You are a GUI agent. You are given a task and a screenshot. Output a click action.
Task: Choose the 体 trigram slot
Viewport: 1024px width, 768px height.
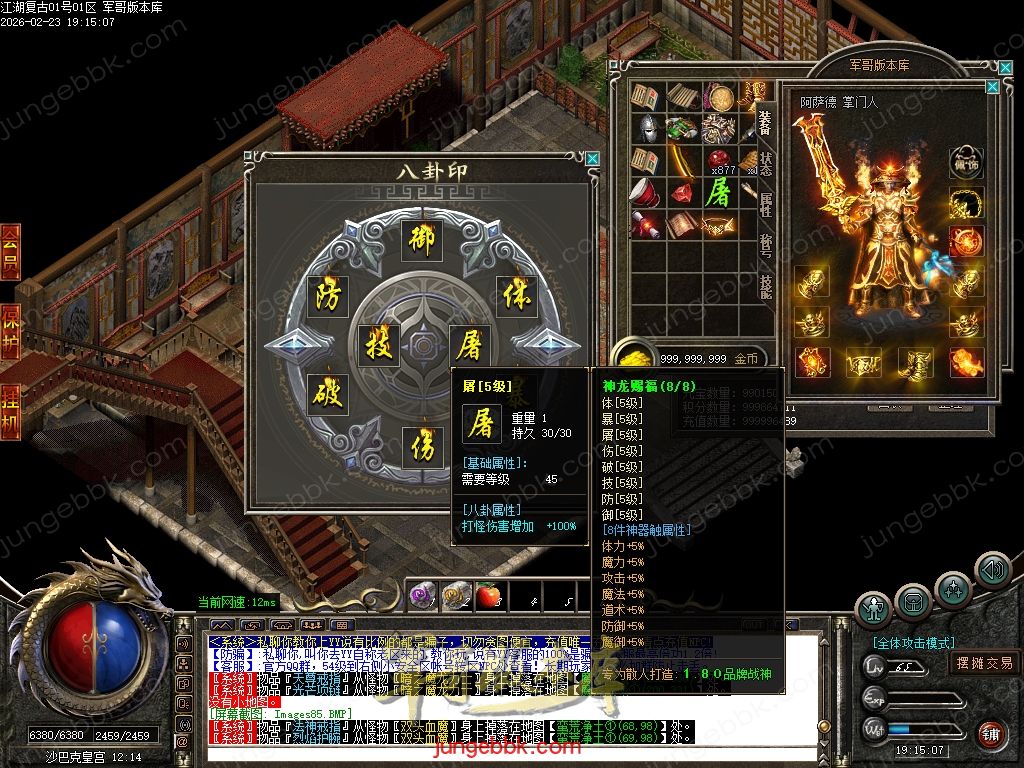pos(516,295)
